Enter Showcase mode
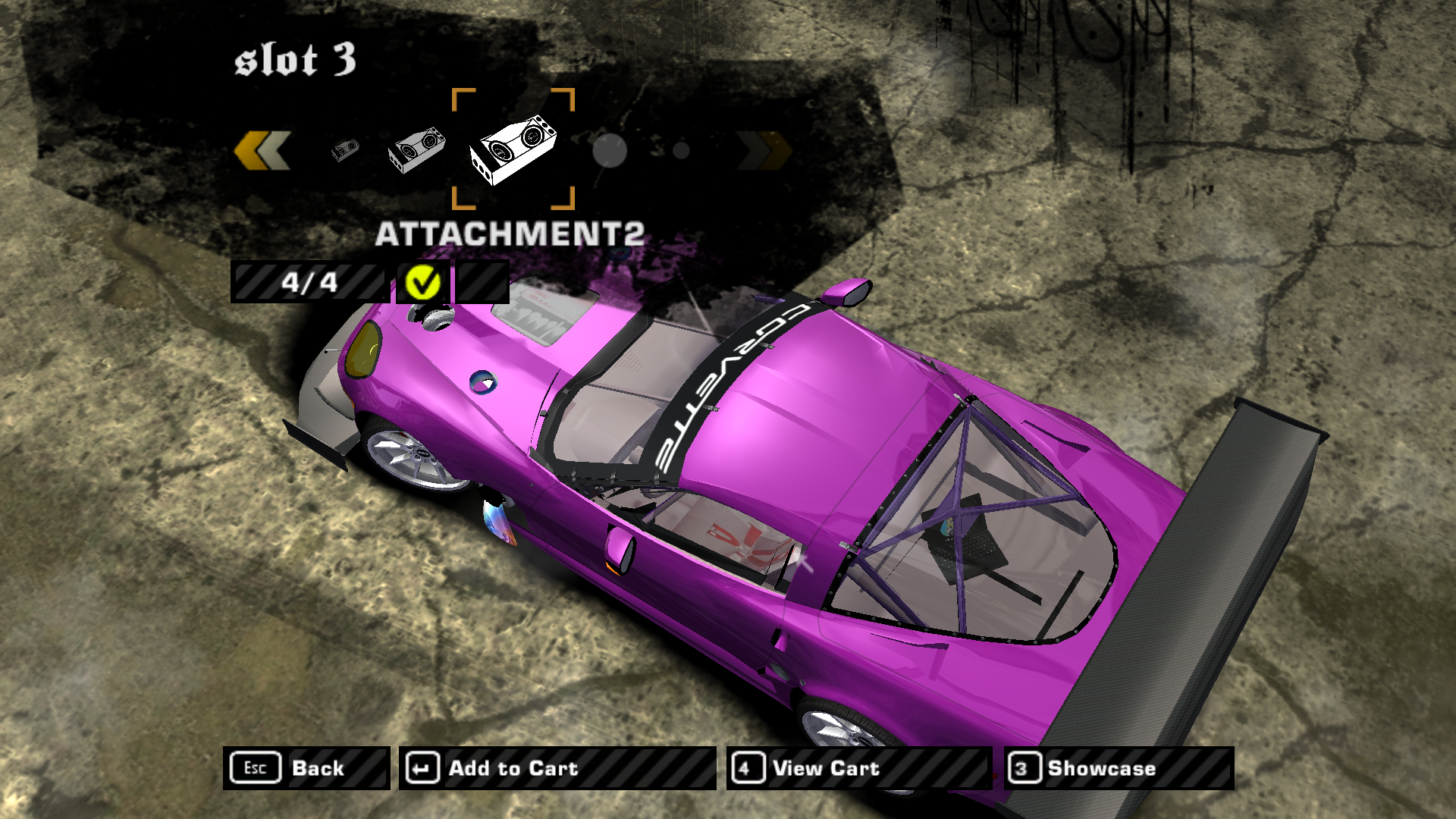The width and height of the screenshot is (1456, 819). pyautogui.click(x=1119, y=768)
